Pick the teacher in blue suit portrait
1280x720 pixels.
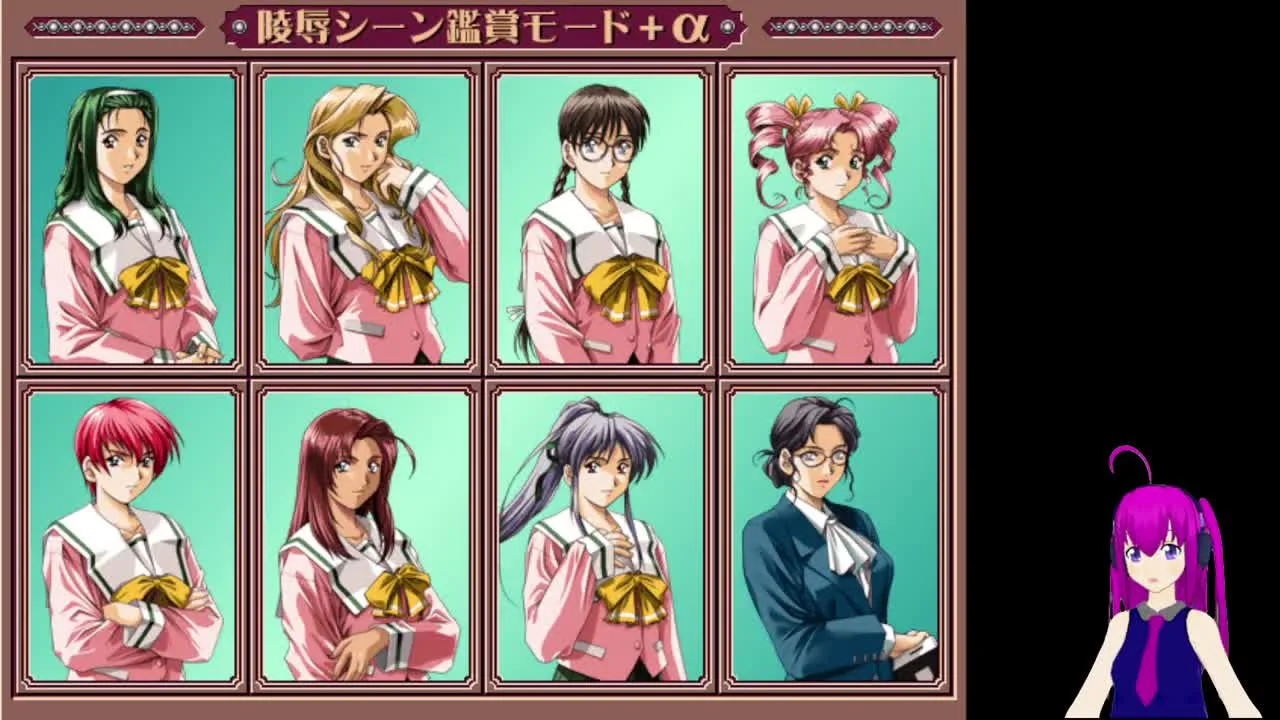tap(835, 535)
